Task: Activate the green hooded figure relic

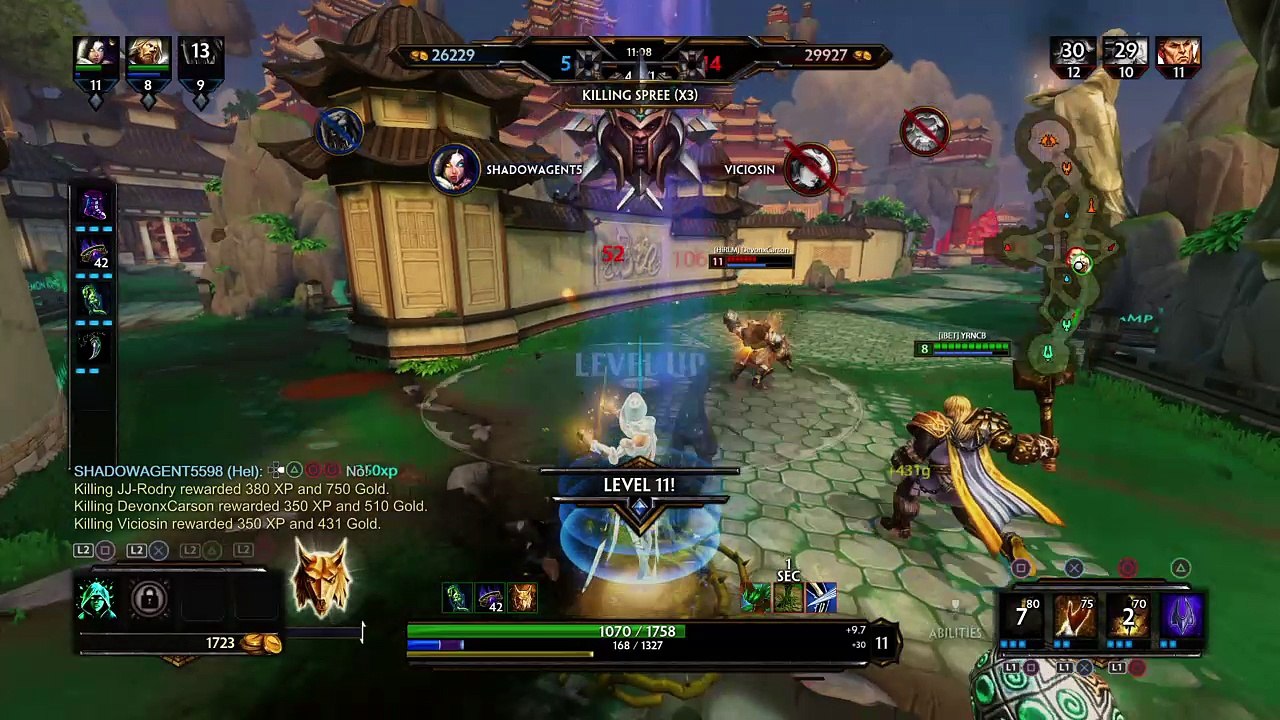Action: click(98, 598)
